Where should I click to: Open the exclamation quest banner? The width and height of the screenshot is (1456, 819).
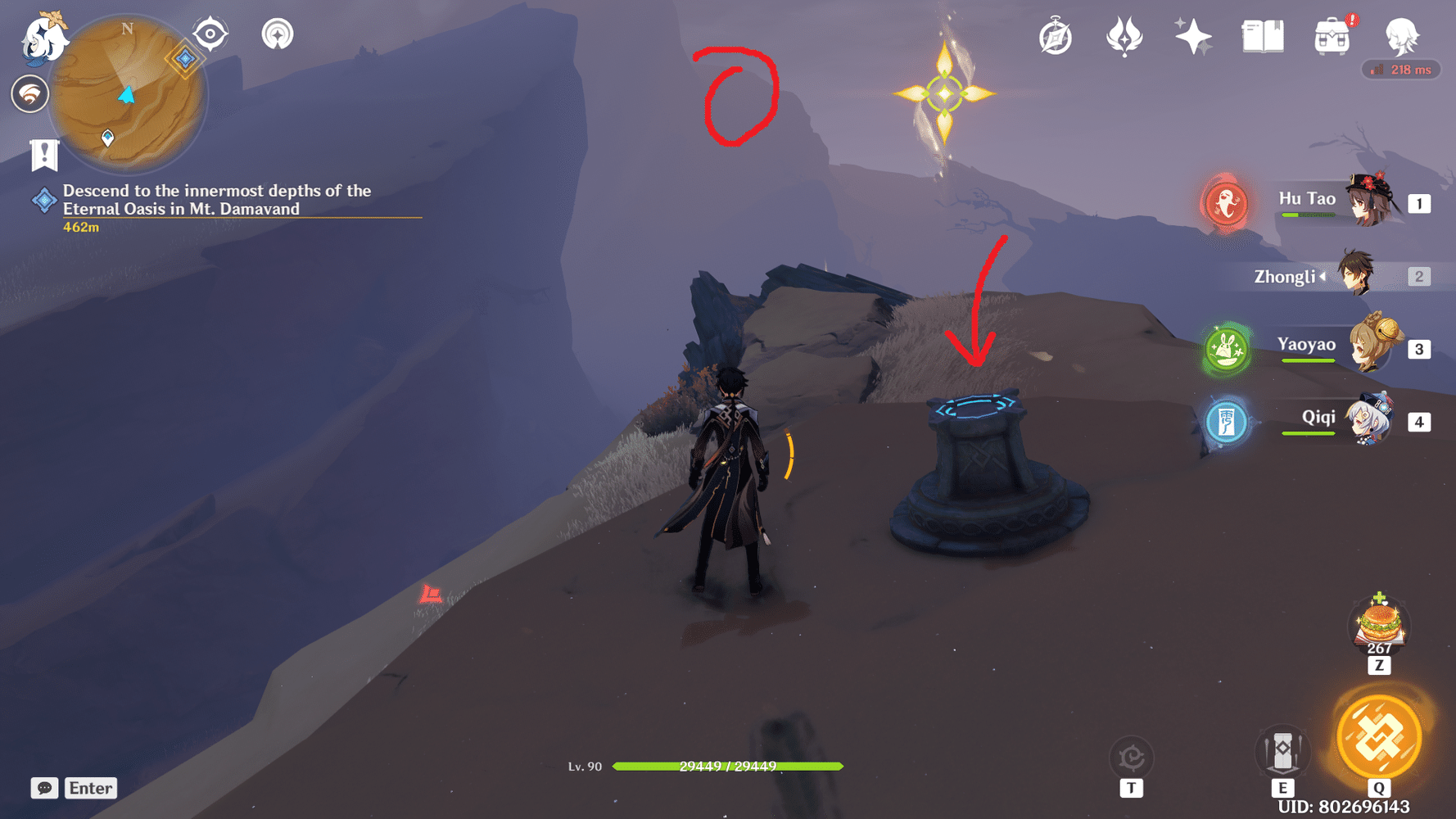[43, 154]
